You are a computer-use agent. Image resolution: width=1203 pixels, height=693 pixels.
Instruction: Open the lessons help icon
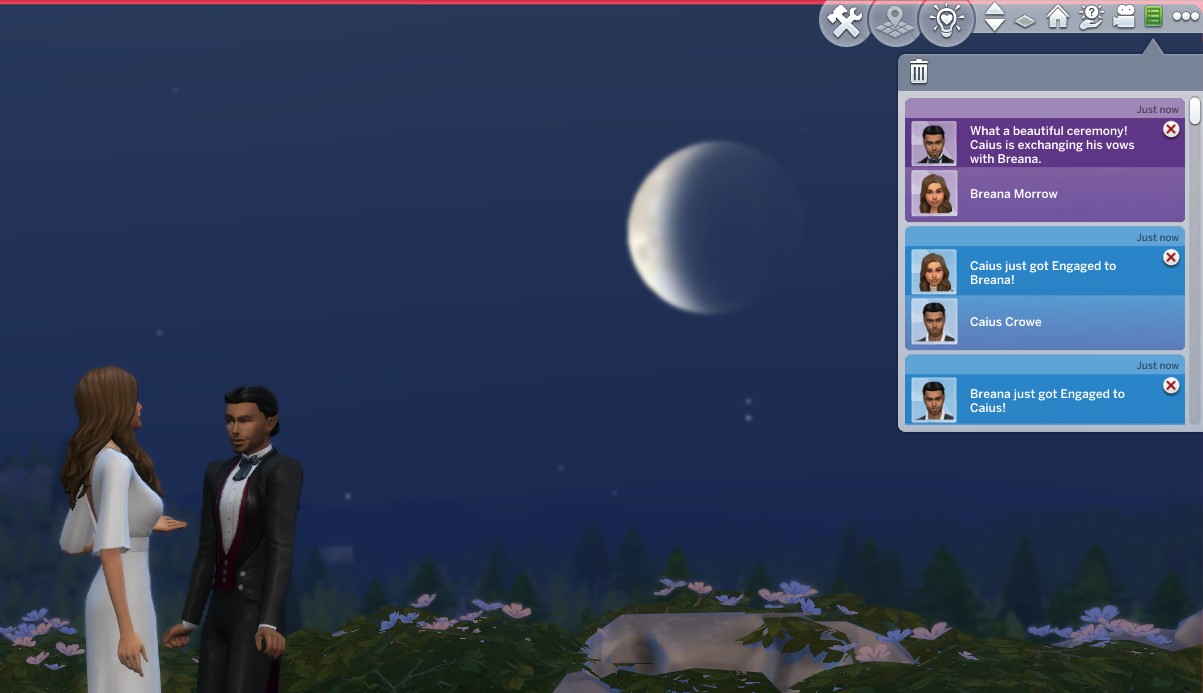point(1091,17)
